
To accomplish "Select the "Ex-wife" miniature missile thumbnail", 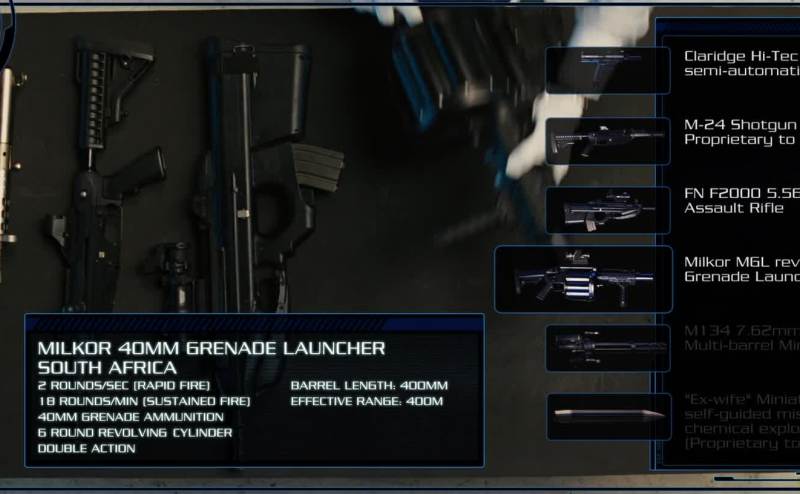I will pos(607,416).
